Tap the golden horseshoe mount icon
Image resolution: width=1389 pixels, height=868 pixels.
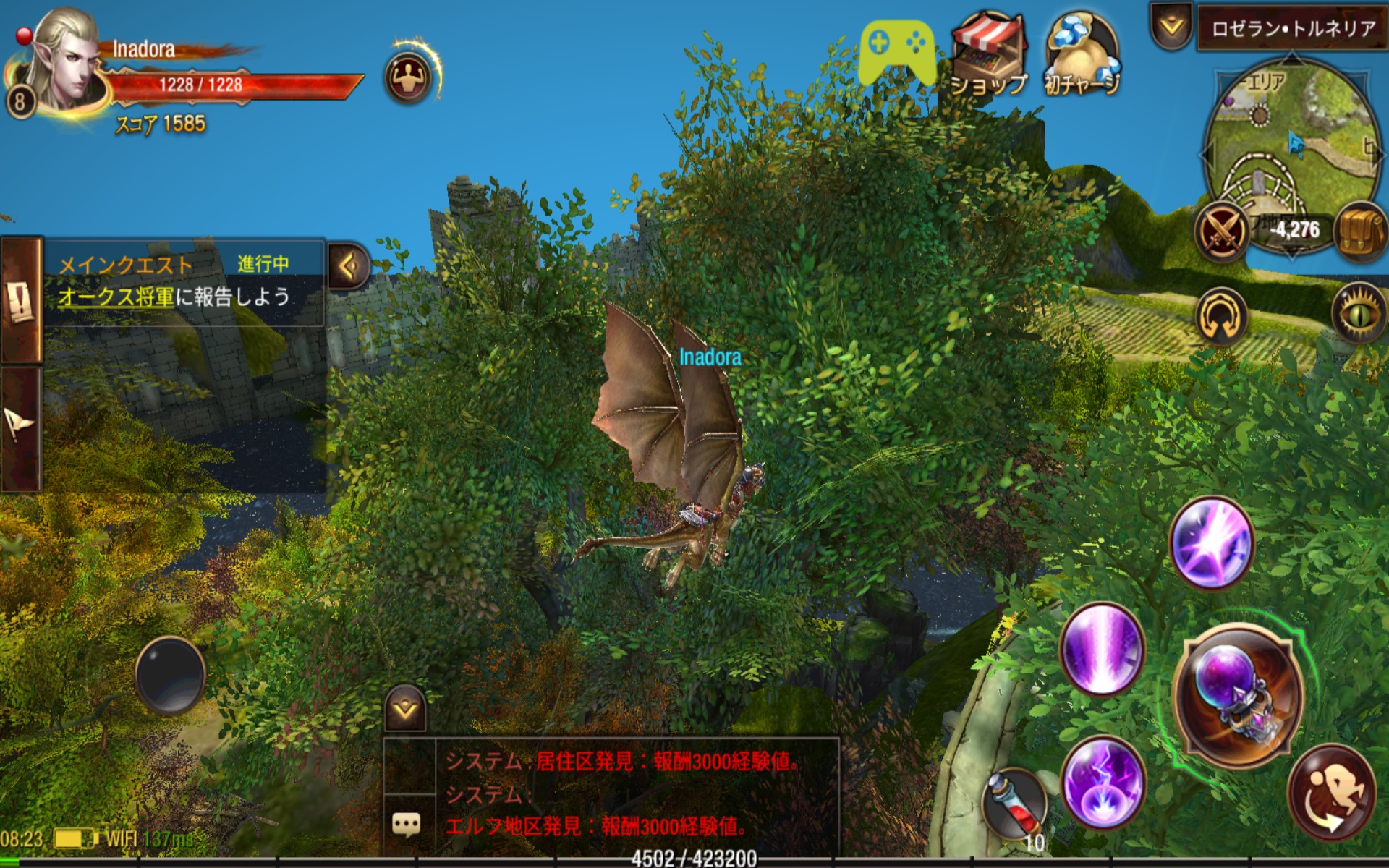coord(1221,316)
